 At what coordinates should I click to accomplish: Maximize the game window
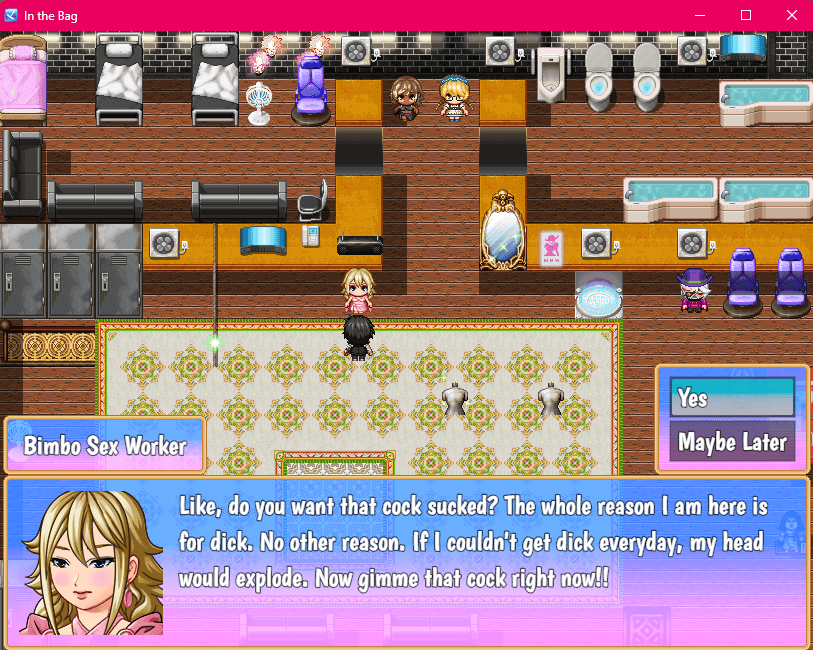[x=745, y=15]
